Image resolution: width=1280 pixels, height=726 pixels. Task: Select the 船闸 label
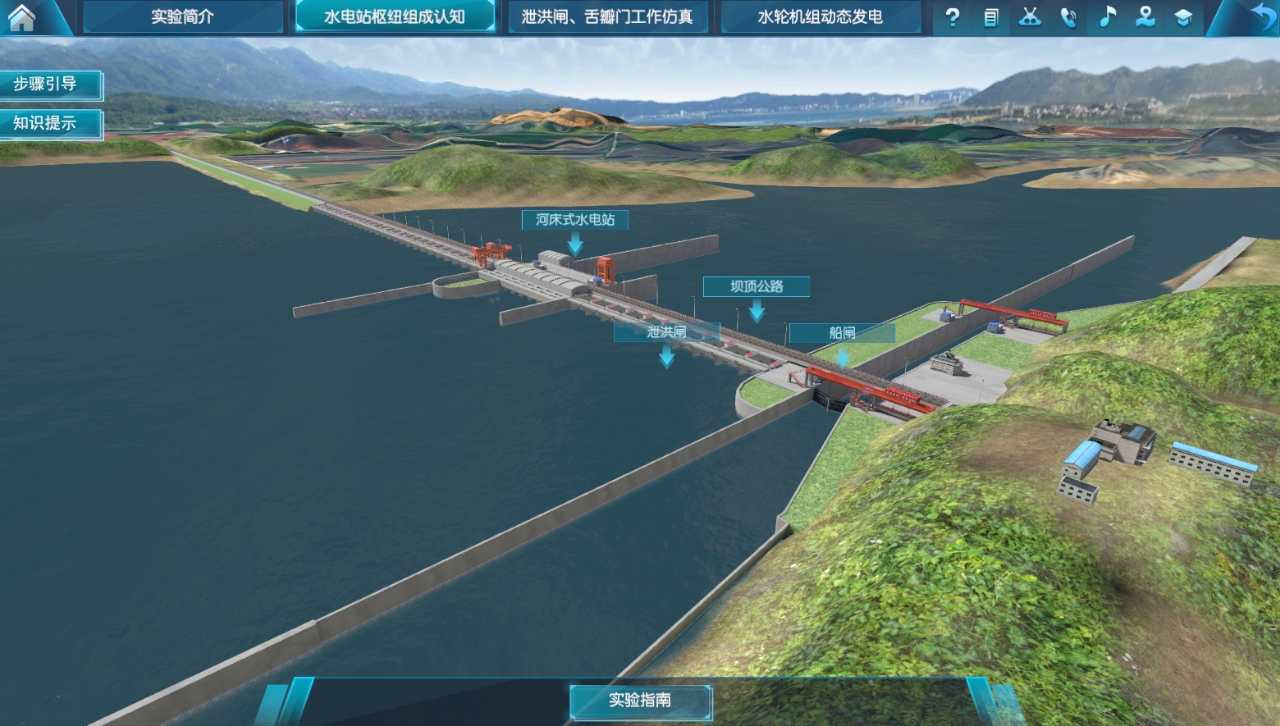coord(842,333)
